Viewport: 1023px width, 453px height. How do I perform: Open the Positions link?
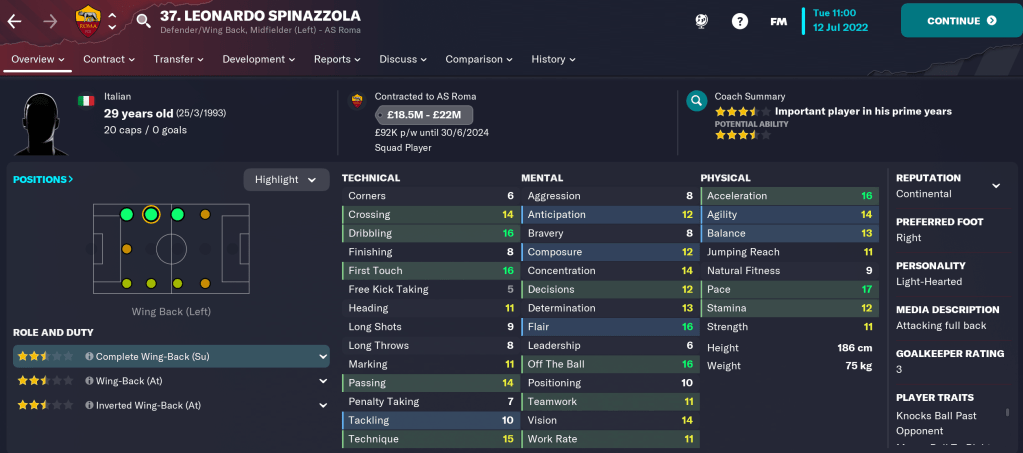pos(43,179)
